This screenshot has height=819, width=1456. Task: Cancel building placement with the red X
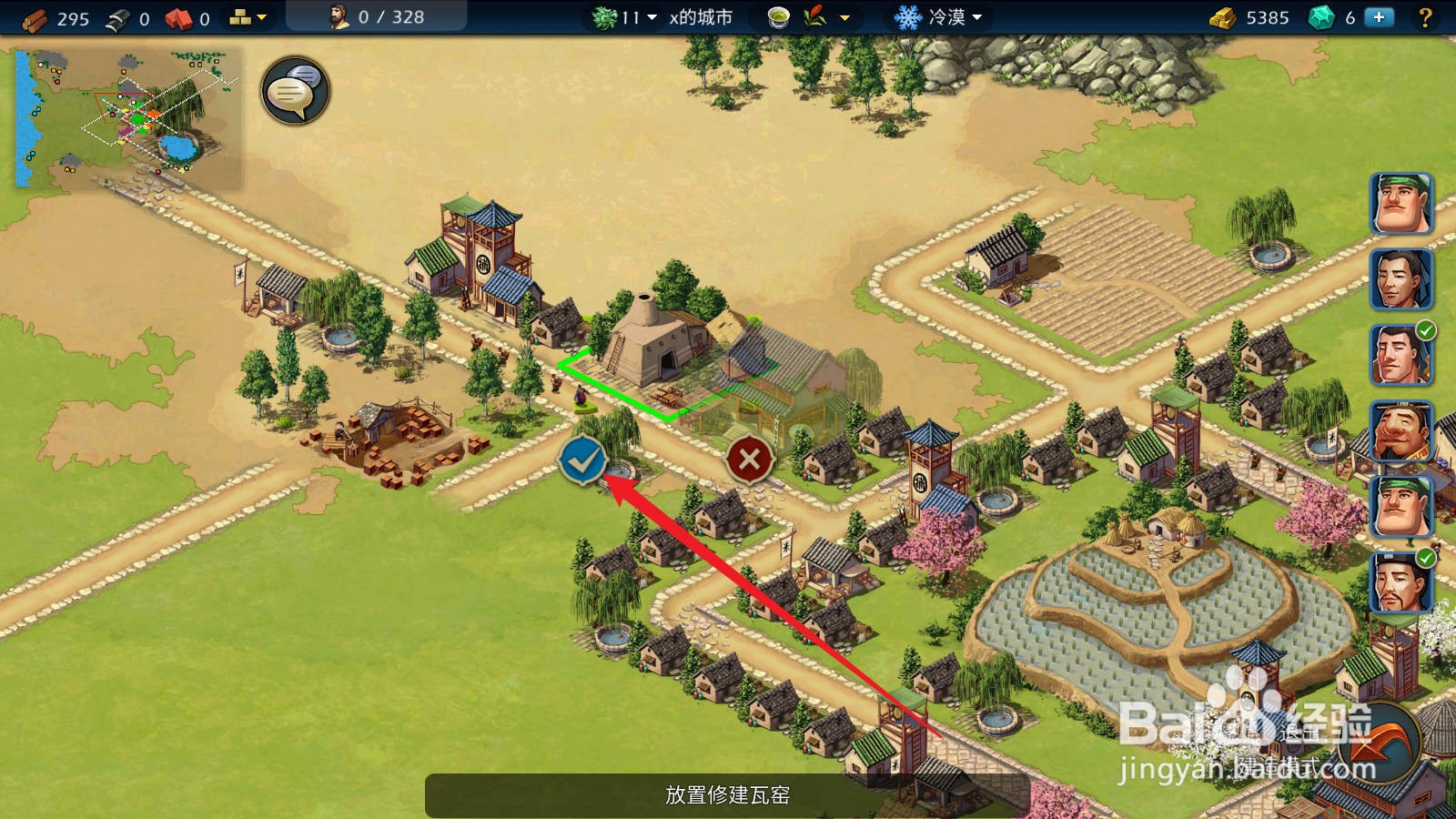pos(748,460)
